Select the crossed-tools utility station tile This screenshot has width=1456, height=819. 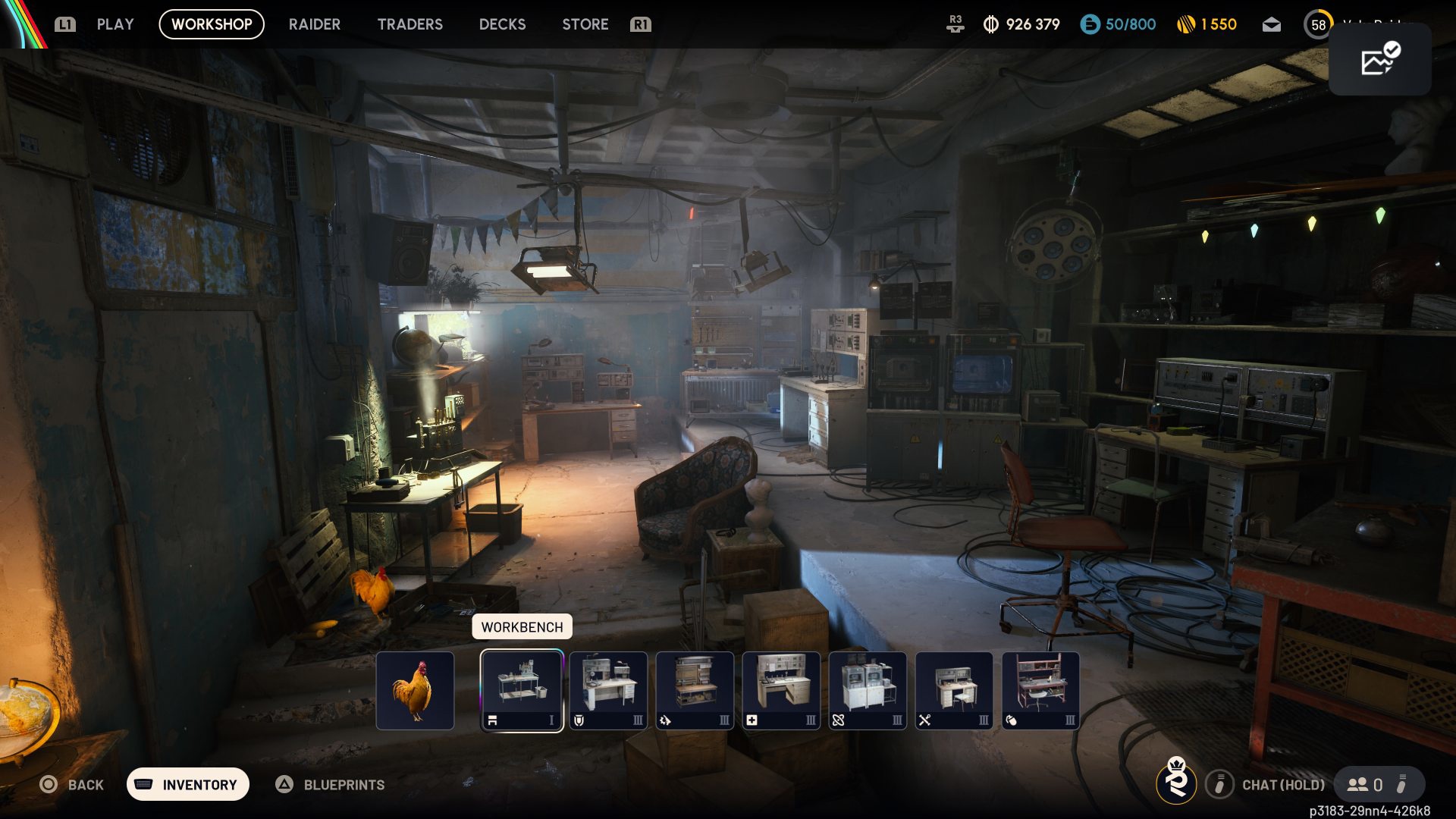(954, 691)
